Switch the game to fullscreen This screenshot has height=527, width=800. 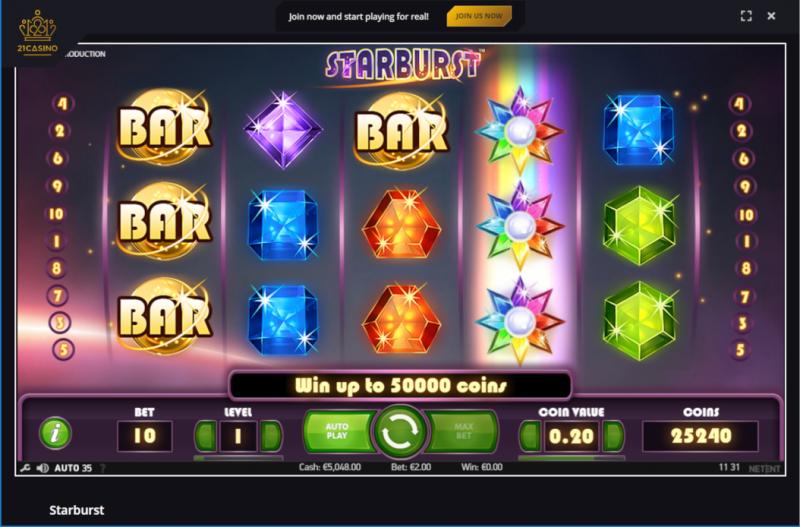click(745, 16)
